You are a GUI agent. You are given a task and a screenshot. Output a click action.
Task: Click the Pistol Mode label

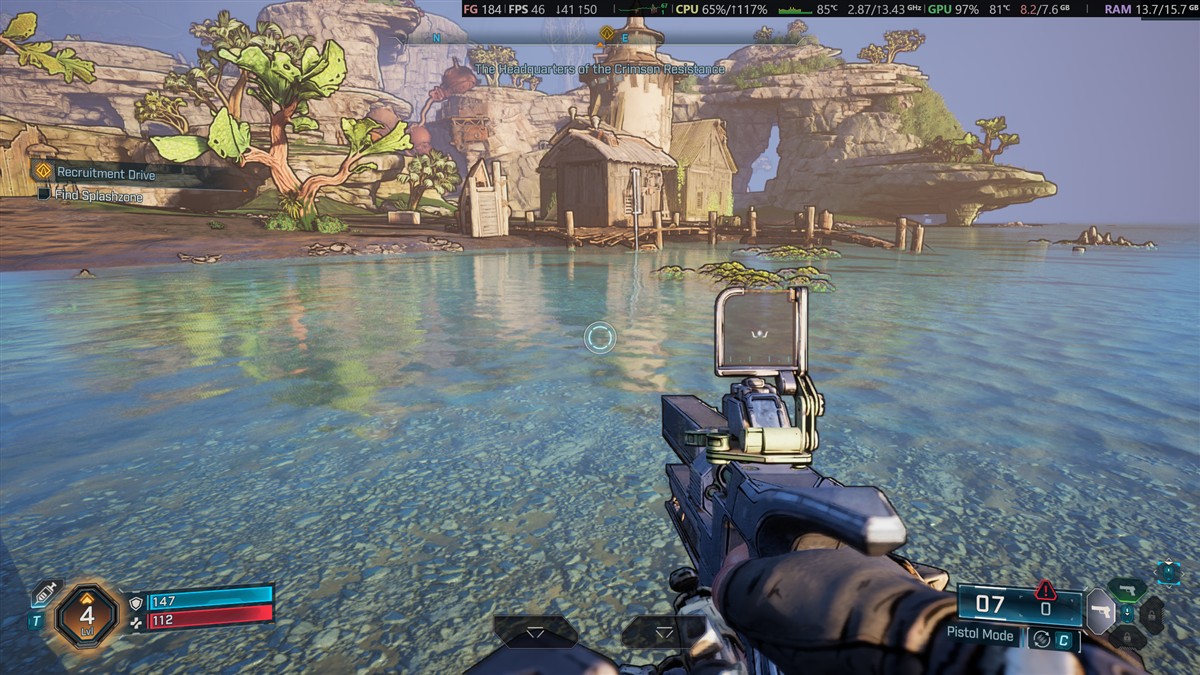980,635
